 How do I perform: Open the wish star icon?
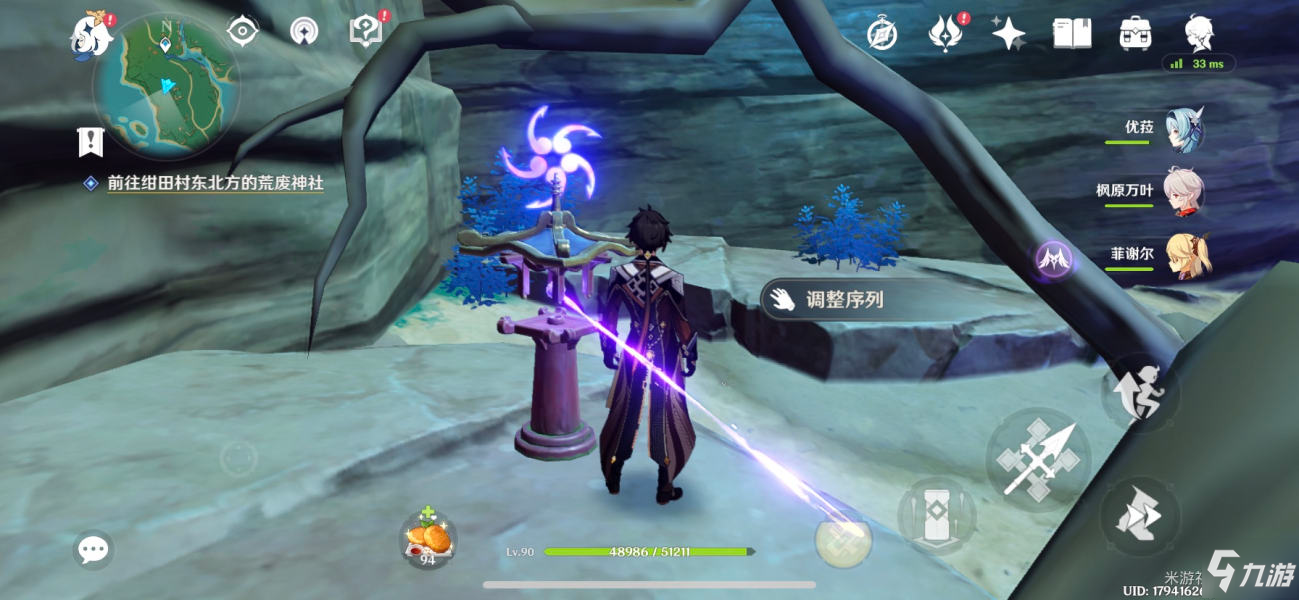tap(1008, 34)
